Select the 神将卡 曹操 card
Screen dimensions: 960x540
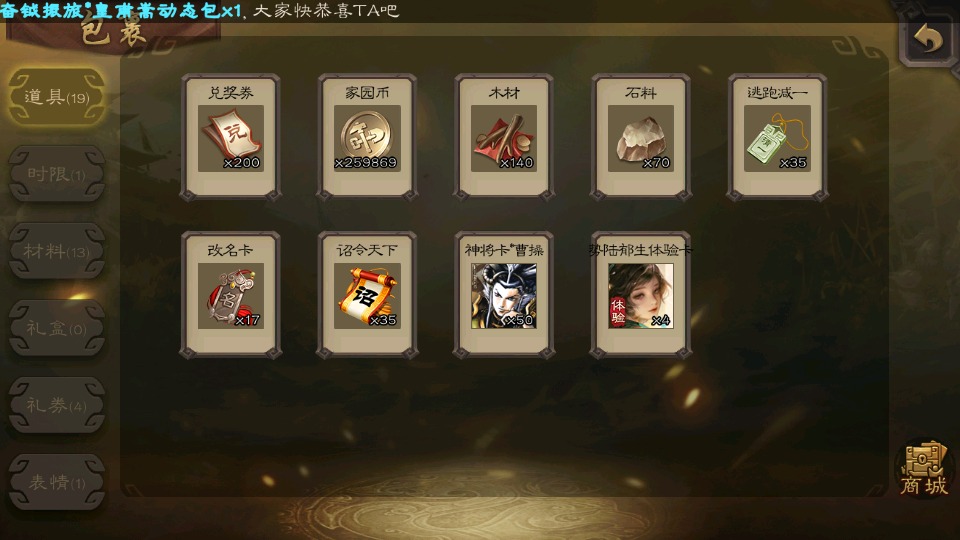pyautogui.click(x=504, y=295)
